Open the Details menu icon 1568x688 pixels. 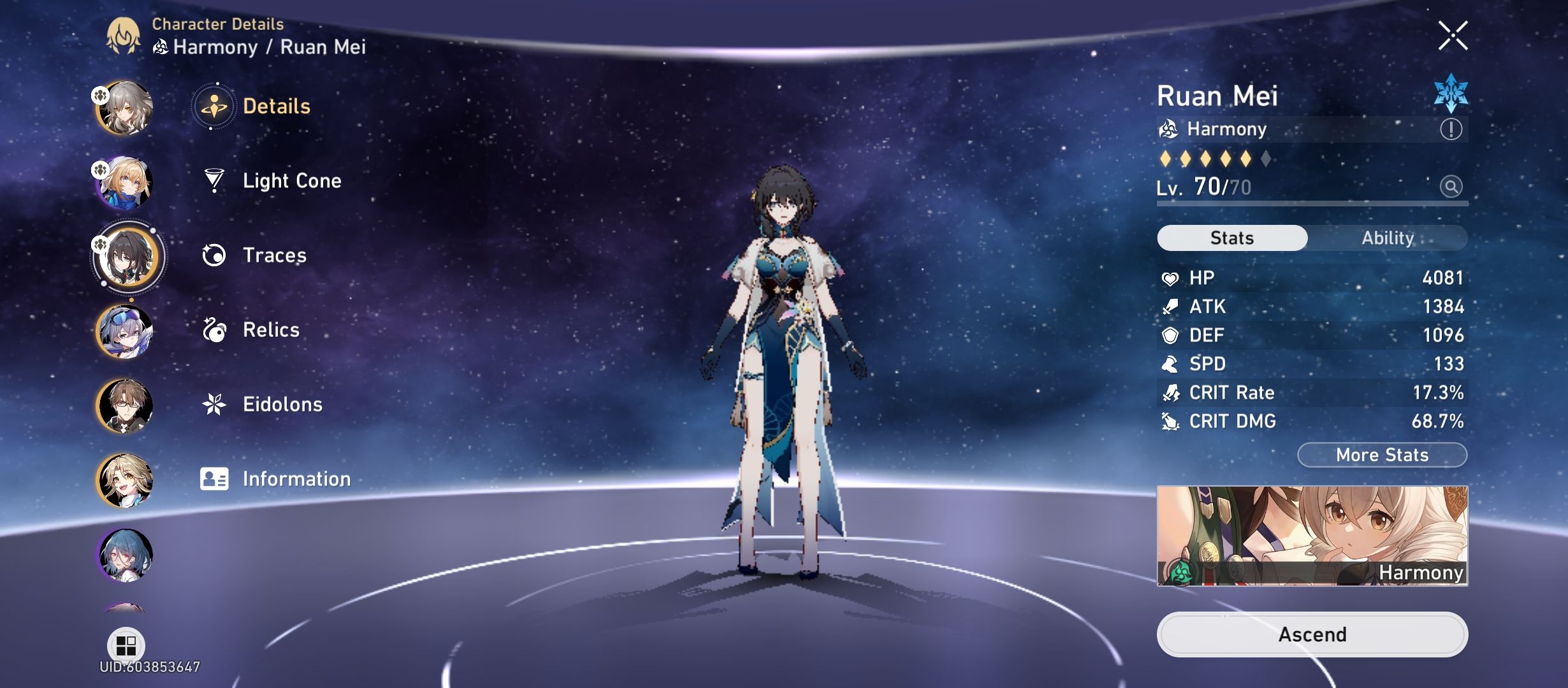click(214, 106)
